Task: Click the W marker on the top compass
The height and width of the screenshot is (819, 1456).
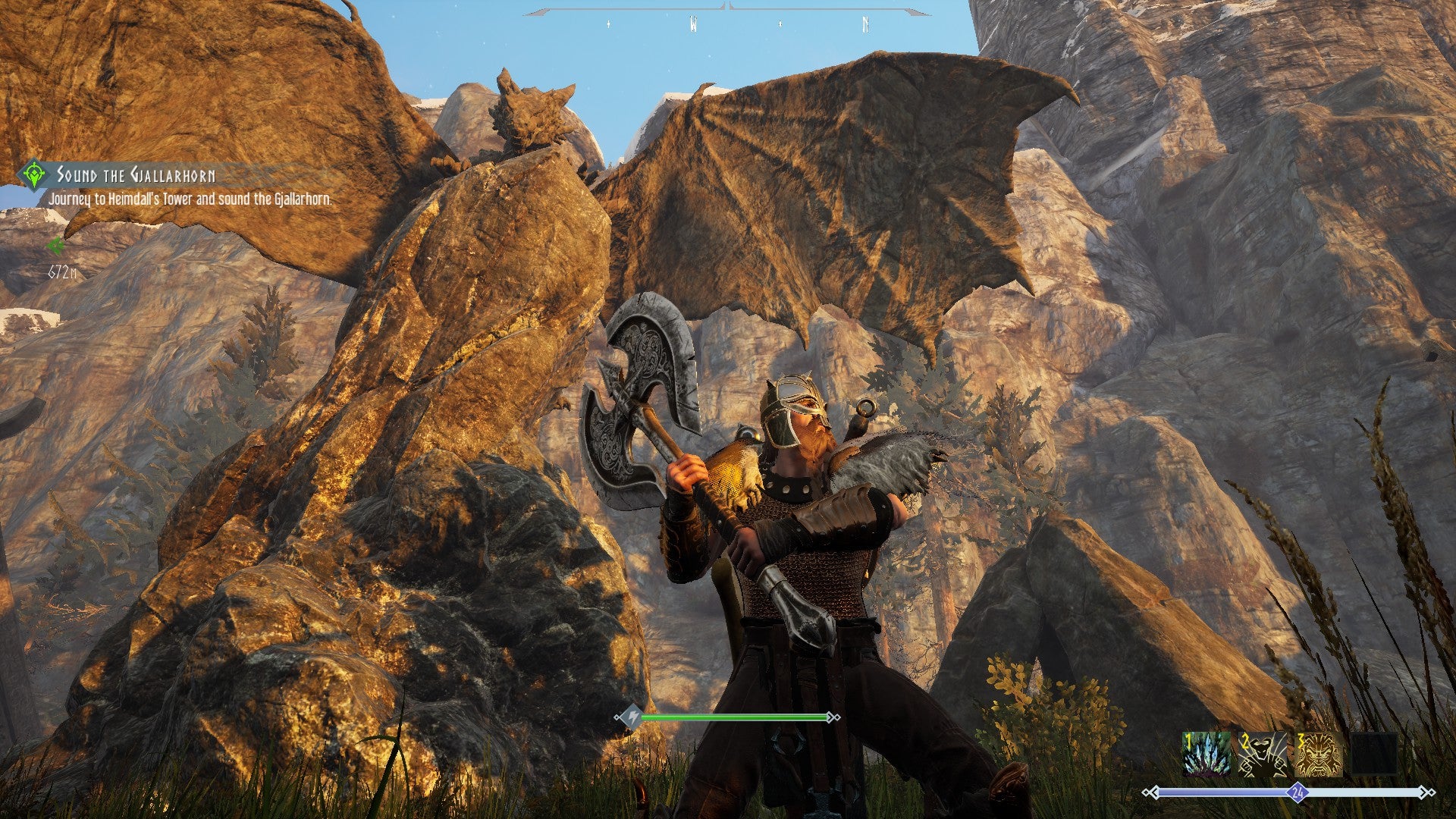Action: coord(694,23)
